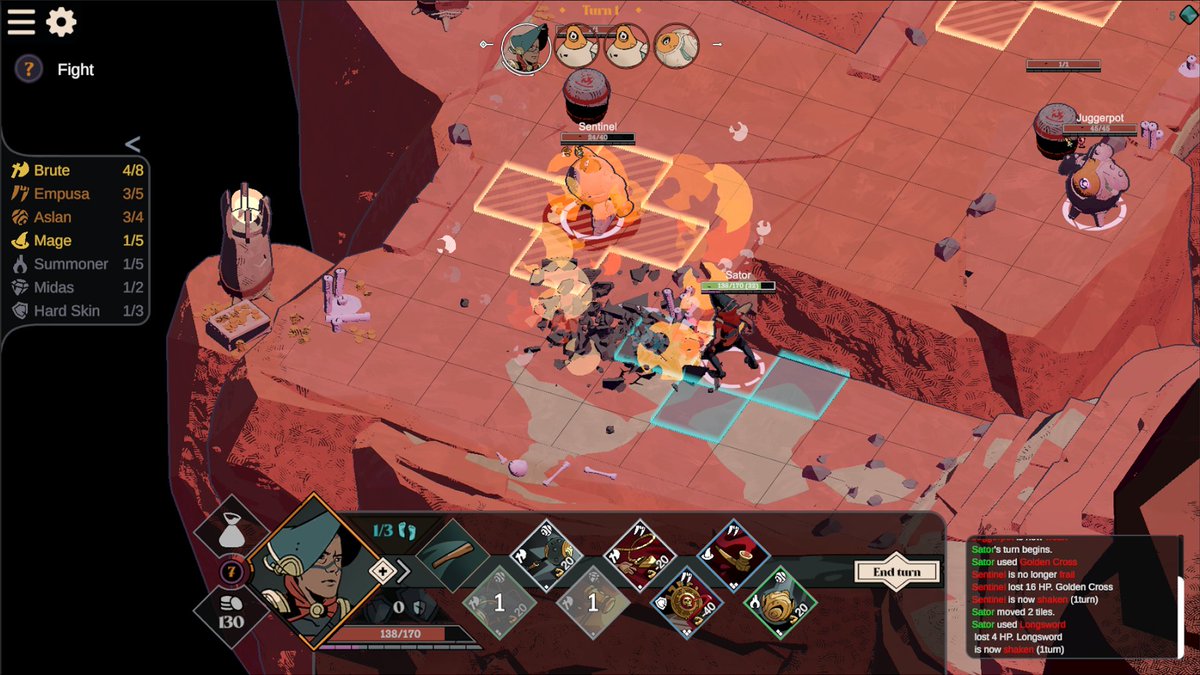
Task: Activate the golden horn ability
Action: pyautogui.click(x=733, y=555)
